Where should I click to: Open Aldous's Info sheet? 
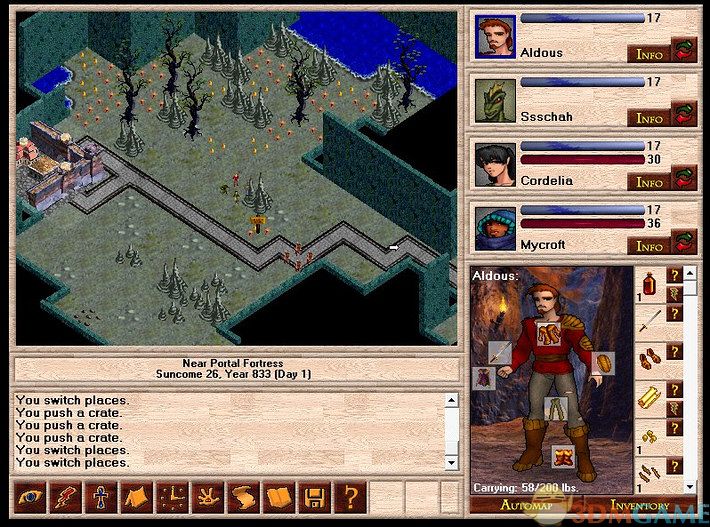pyautogui.click(x=650, y=54)
